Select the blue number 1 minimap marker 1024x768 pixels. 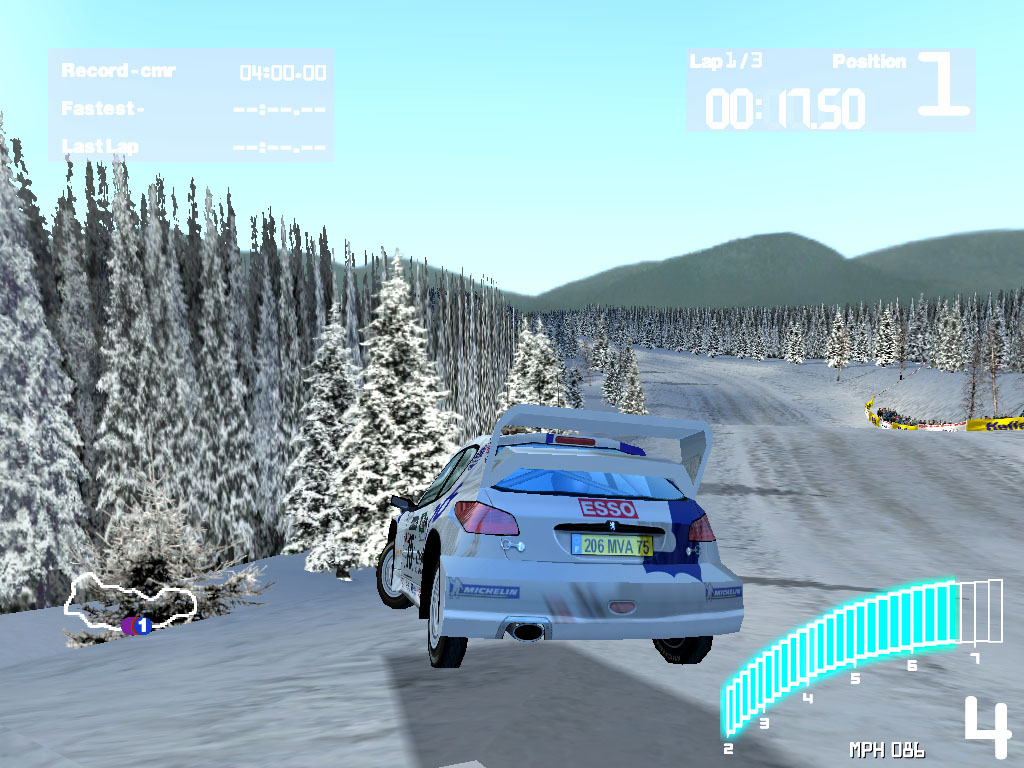point(142,626)
